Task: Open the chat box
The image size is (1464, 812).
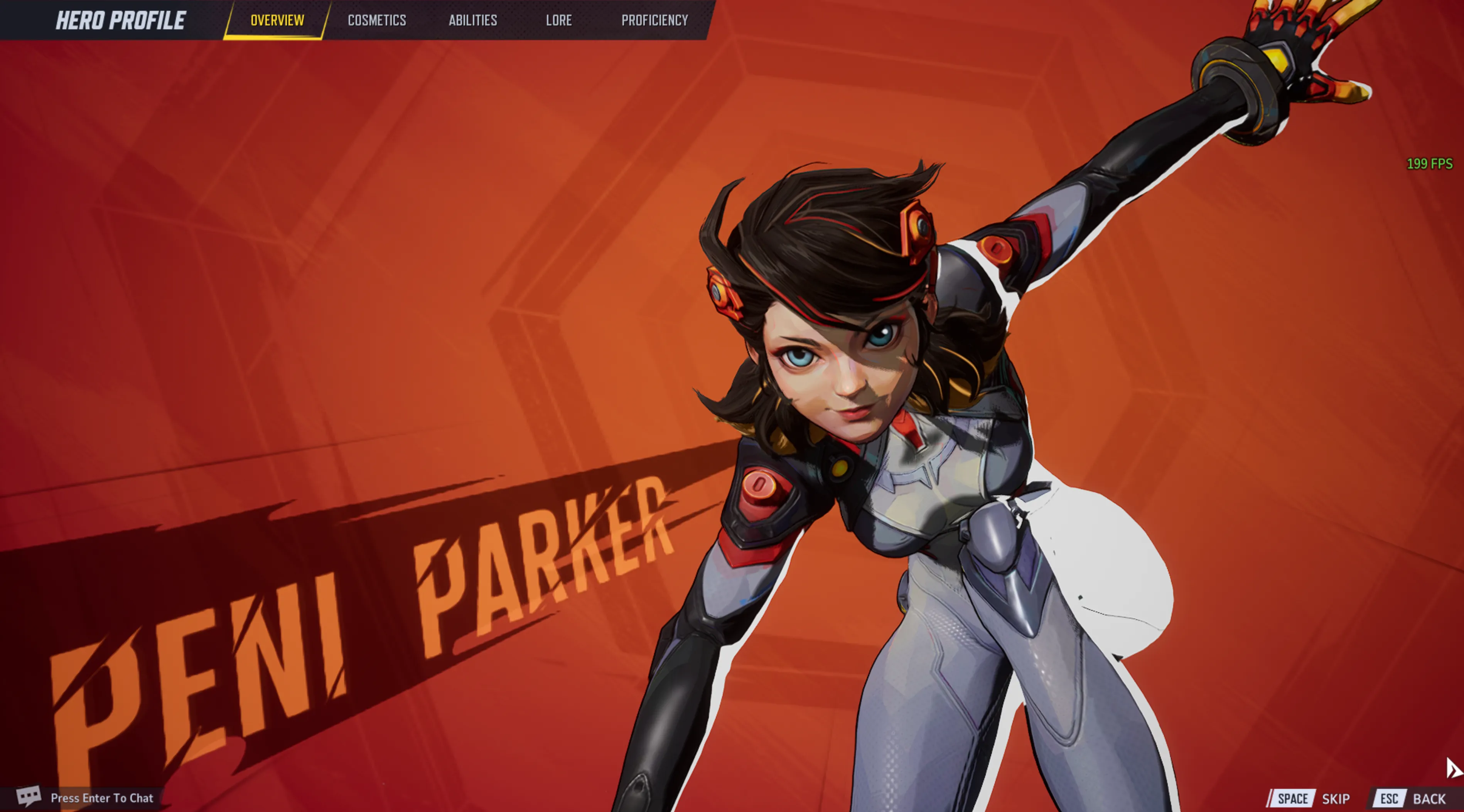Action: coord(85,797)
